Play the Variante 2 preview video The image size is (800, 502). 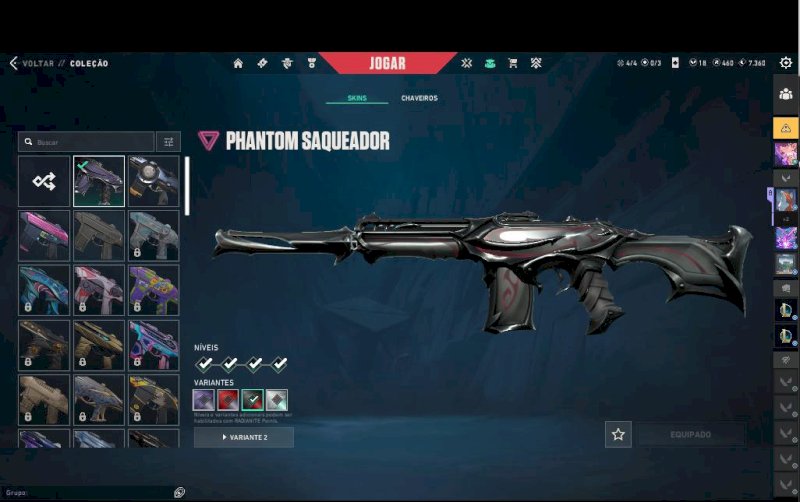[x=244, y=437]
